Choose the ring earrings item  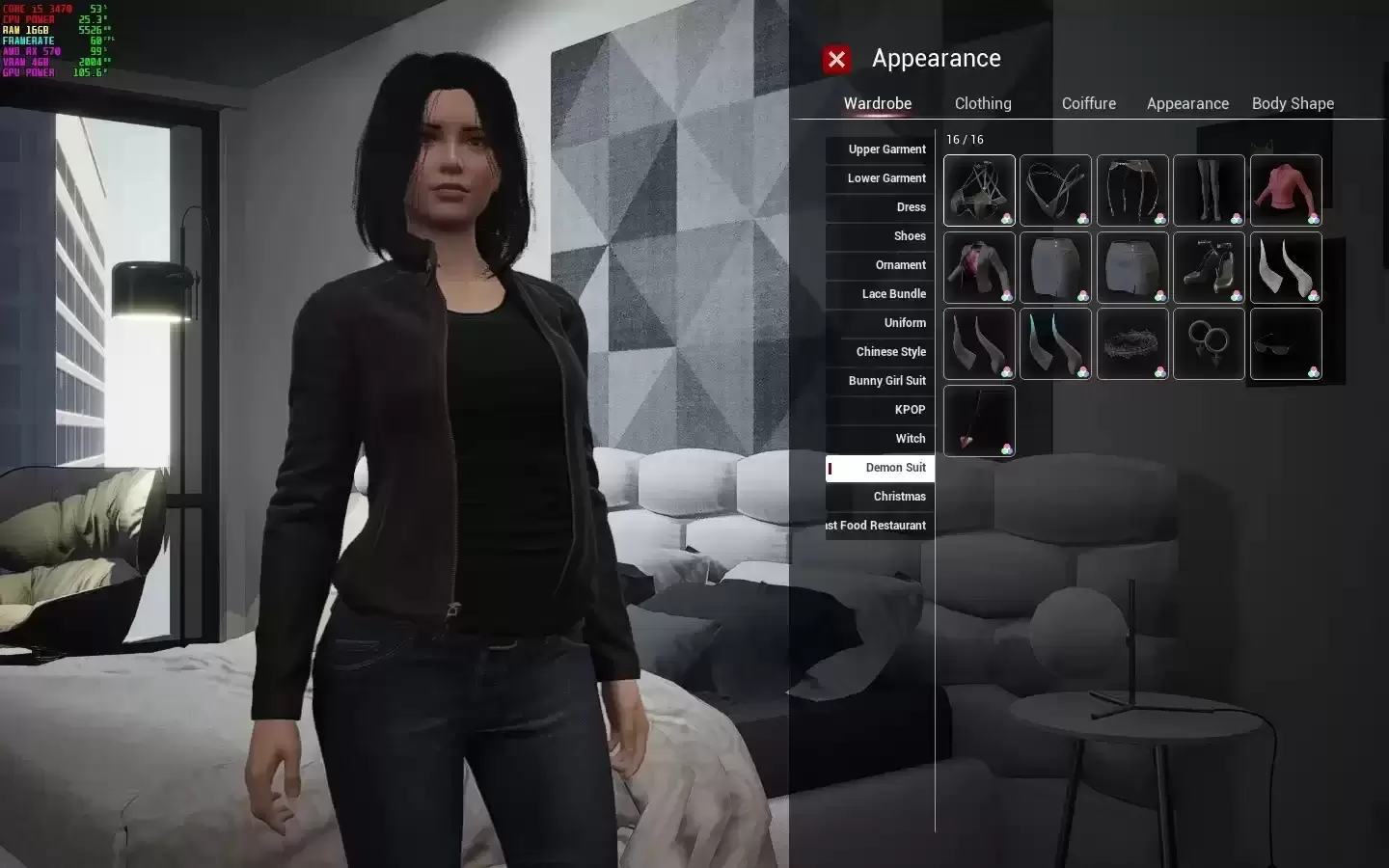pyautogui.click(x=1209, y=344)
